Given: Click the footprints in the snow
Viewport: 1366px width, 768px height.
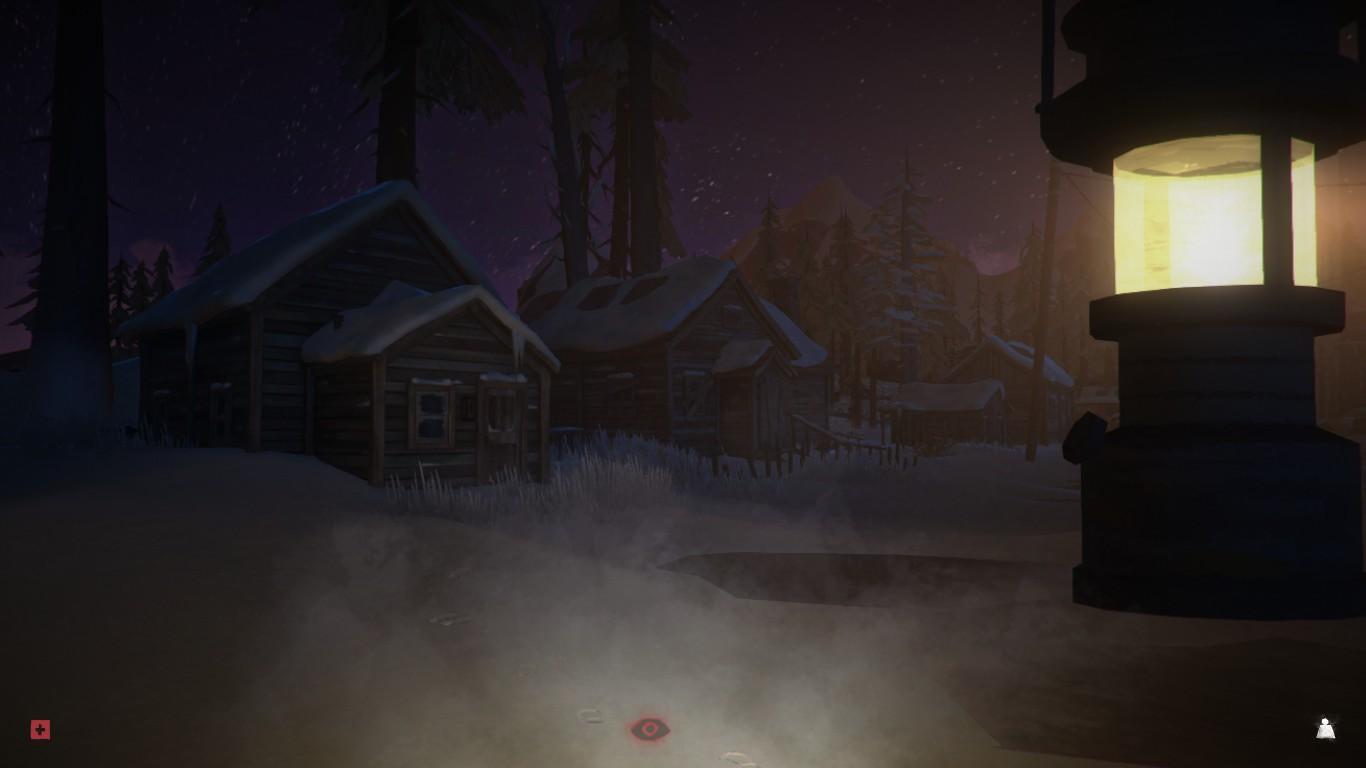Looking at the screenshot, I should coord(590,715).
